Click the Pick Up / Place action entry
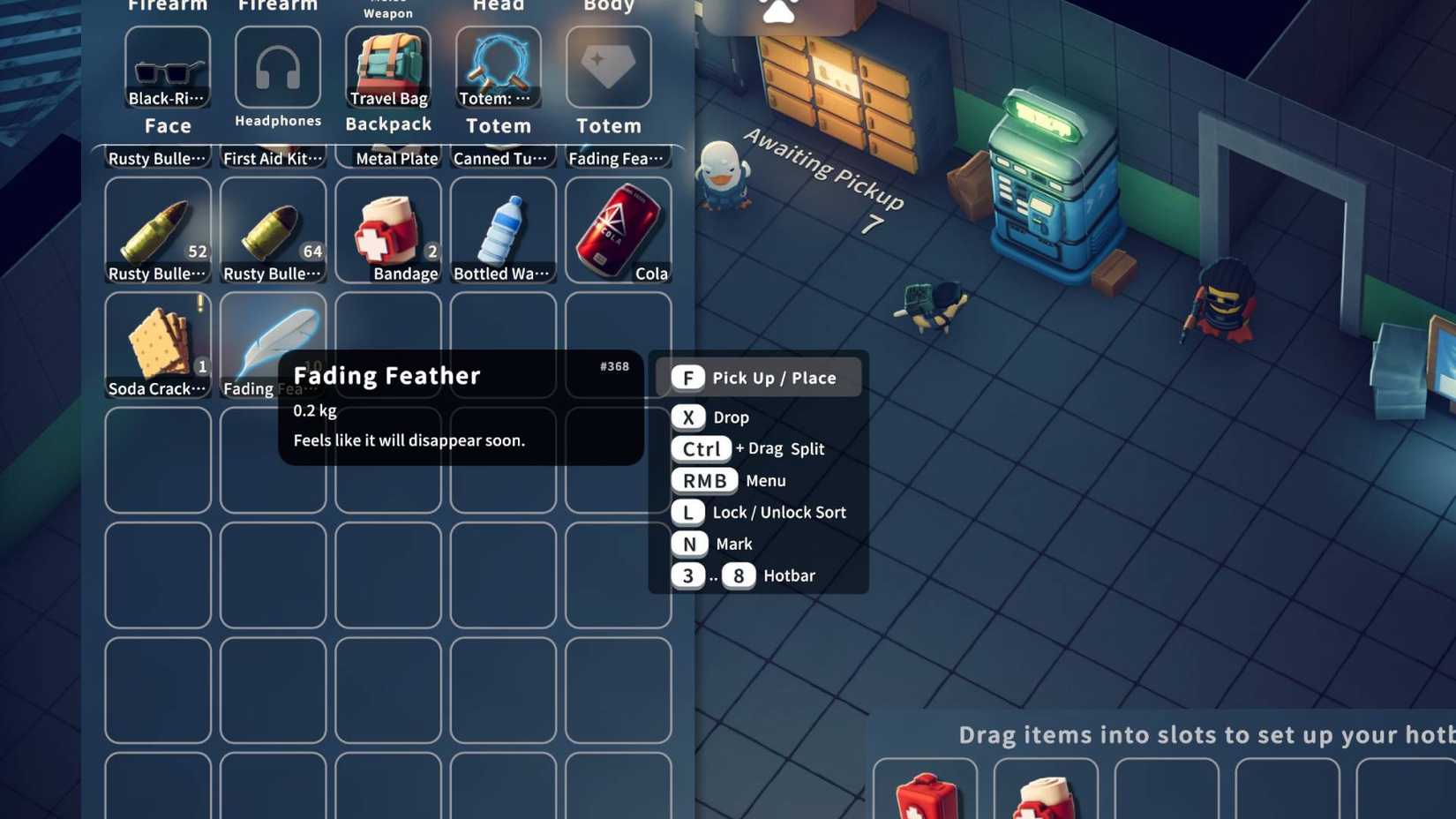1456x819 pixels. [x=757, y=378]
